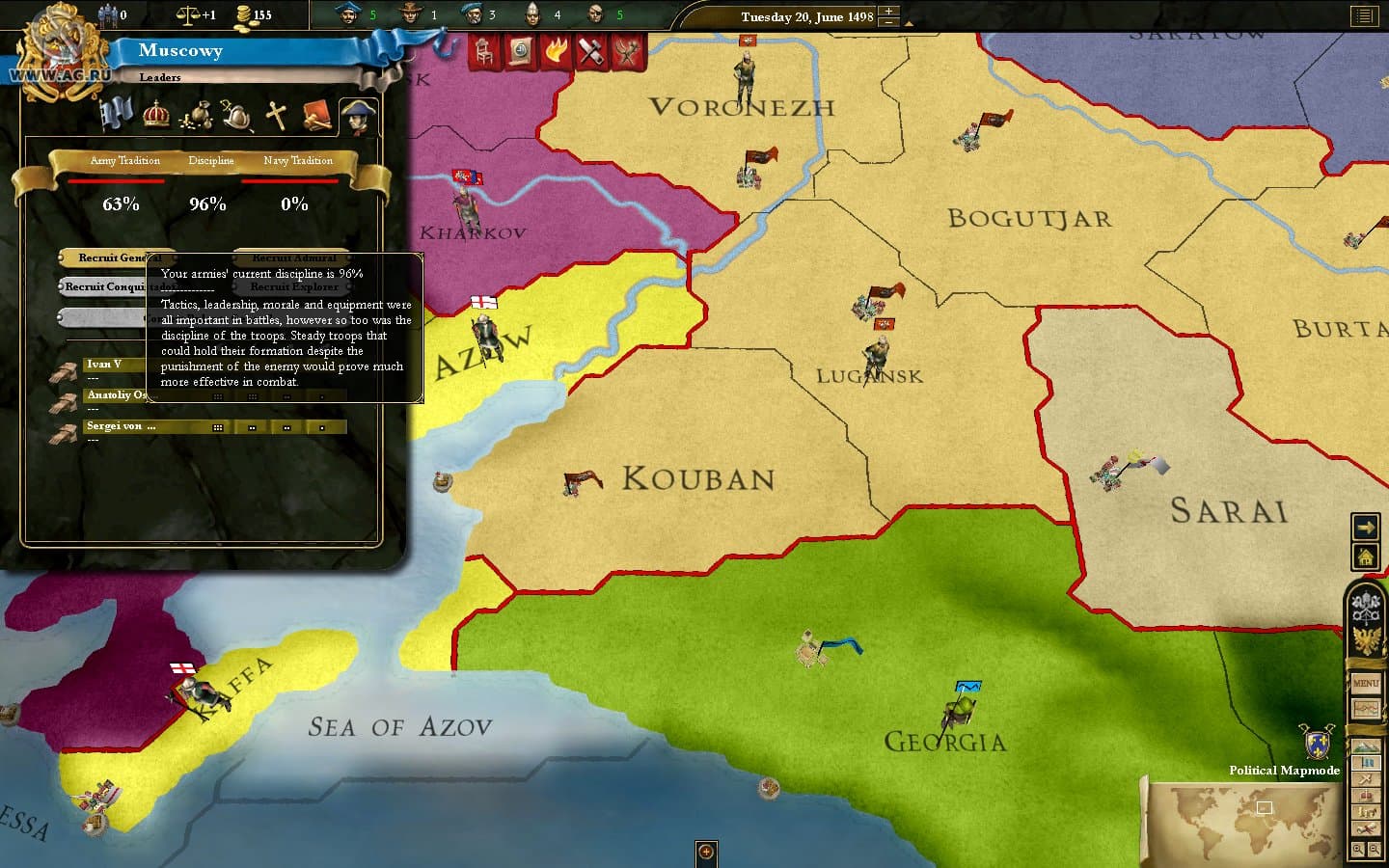Open the ledger chart icon below MENU

coord(1365,707)
